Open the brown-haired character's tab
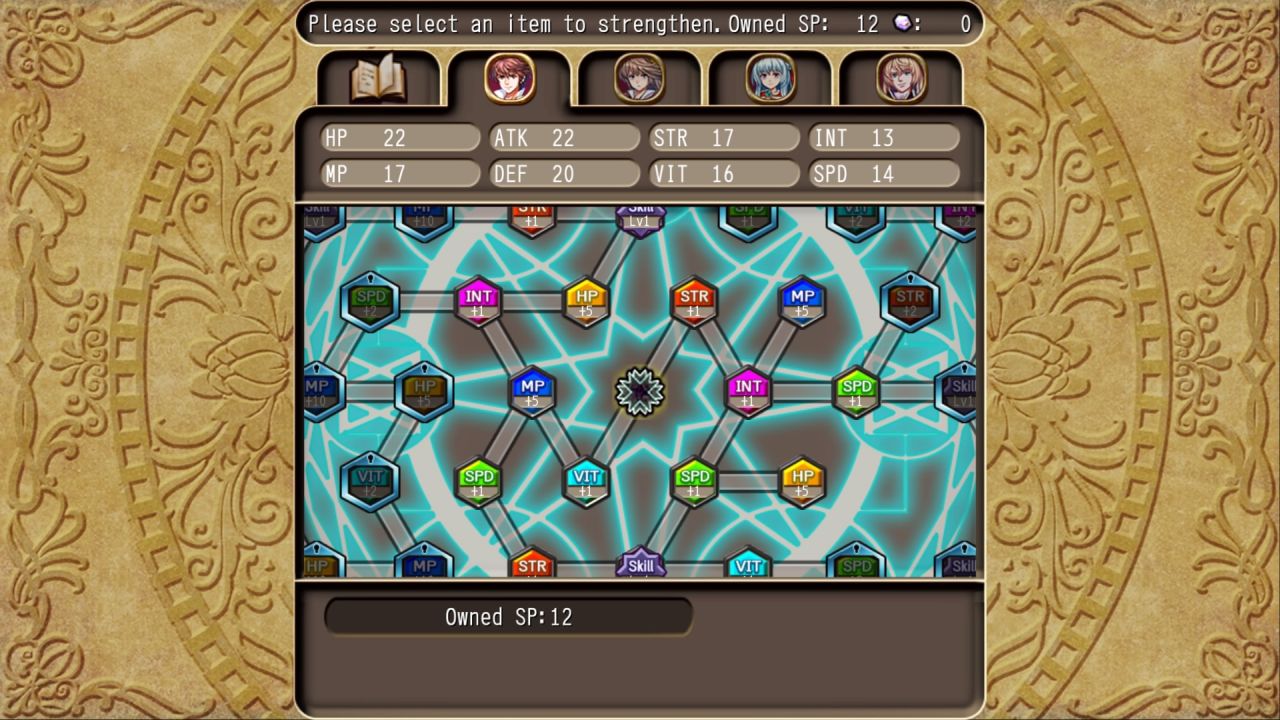 coord(639,80)
